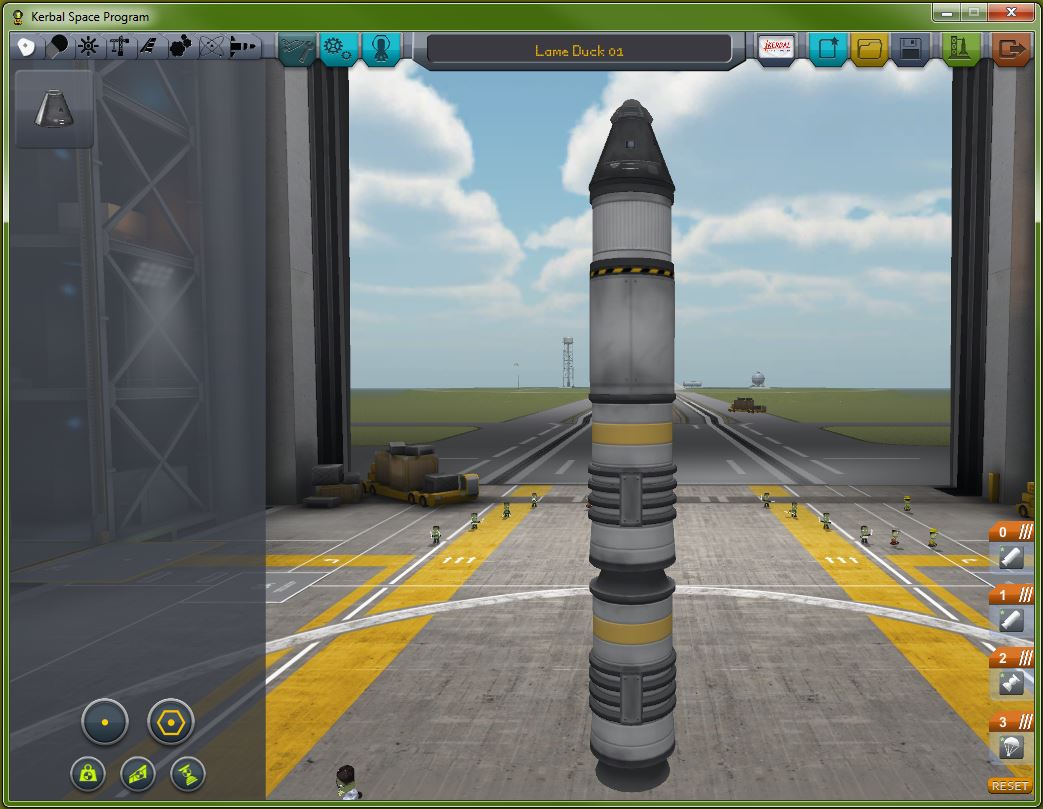The height and width of the screenshot is (809, 1043).
Task: Open the crew assignment mode
Action: click(x=381, y=47)
